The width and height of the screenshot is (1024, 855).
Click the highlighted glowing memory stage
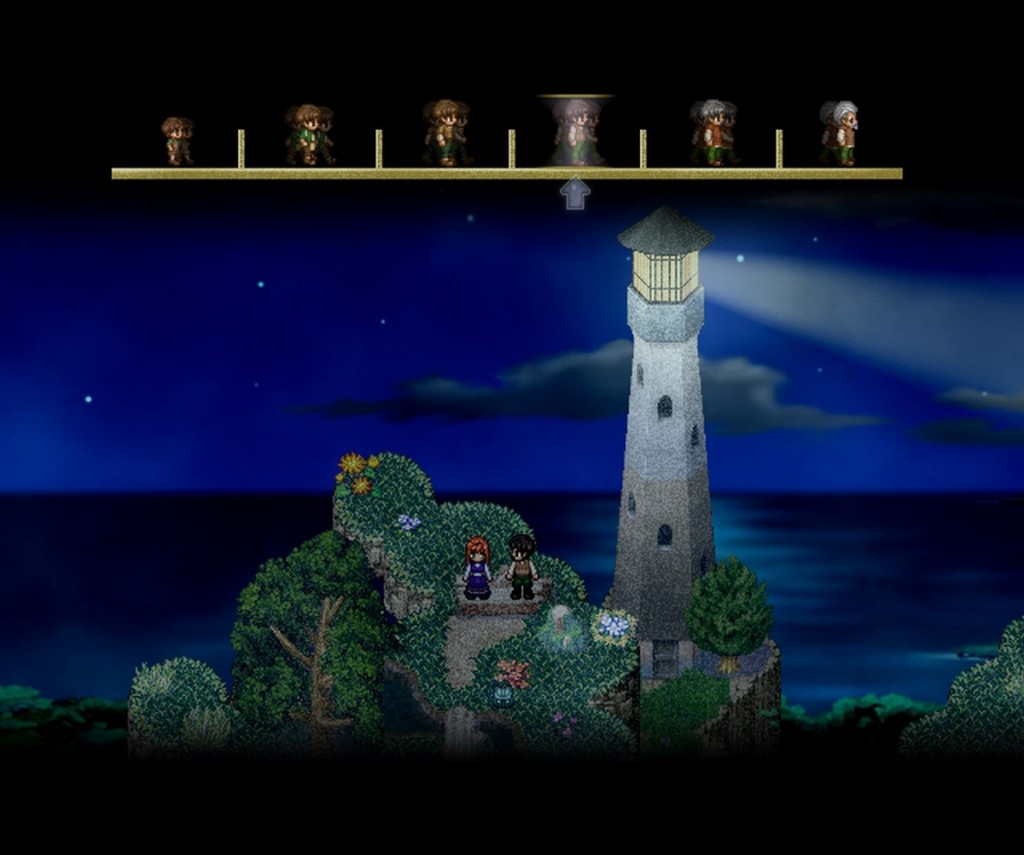tap(577, 132)
